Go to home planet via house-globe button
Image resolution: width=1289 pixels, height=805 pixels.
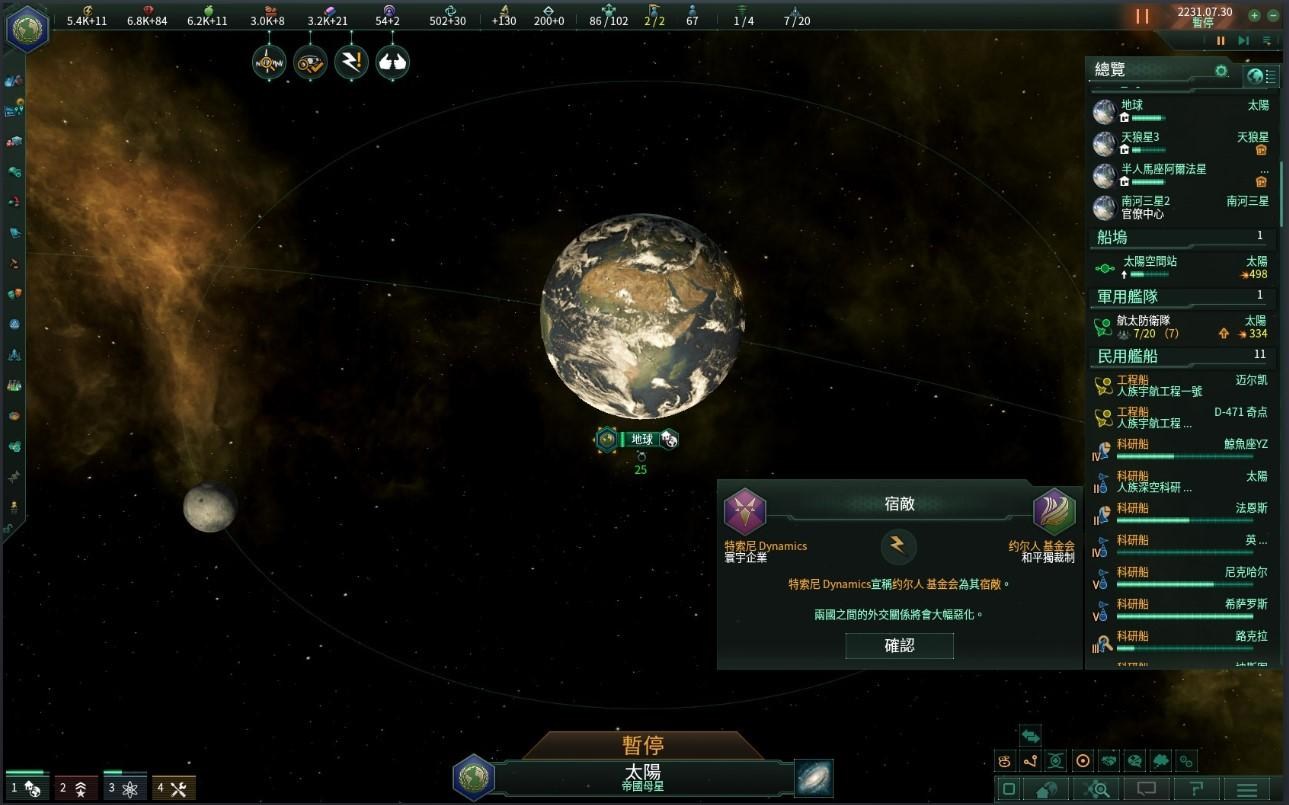tap(1047, 790)
